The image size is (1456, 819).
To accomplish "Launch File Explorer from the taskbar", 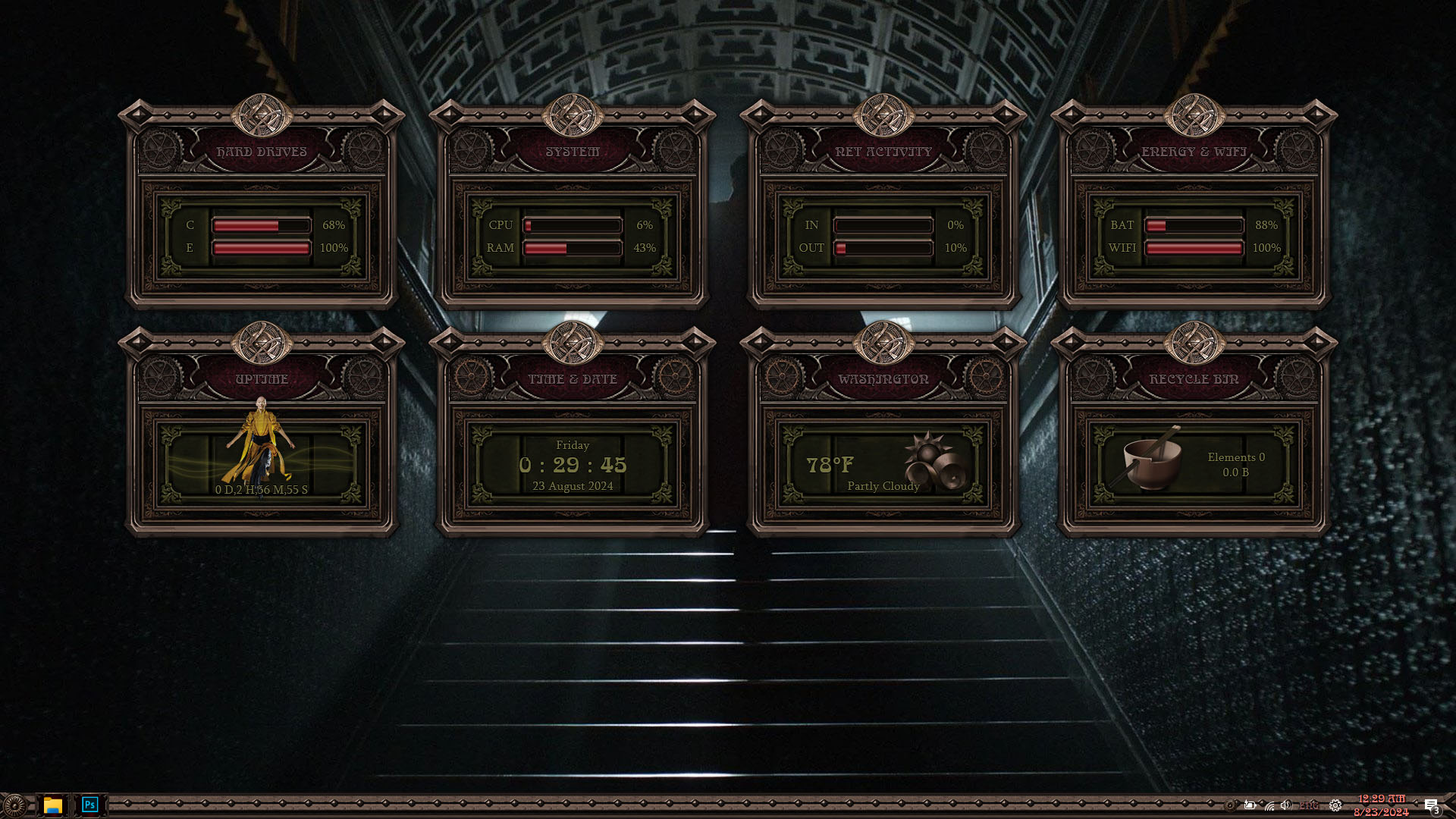I will pyautogui.click(x=52, y=805).
